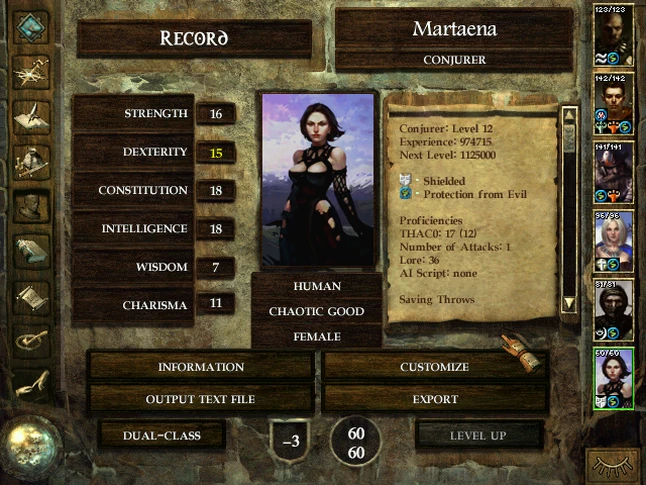This screenshot has height=485, width=646.
Task: Choose the hooded character party portrait
Action: click(x=613, y=309)
